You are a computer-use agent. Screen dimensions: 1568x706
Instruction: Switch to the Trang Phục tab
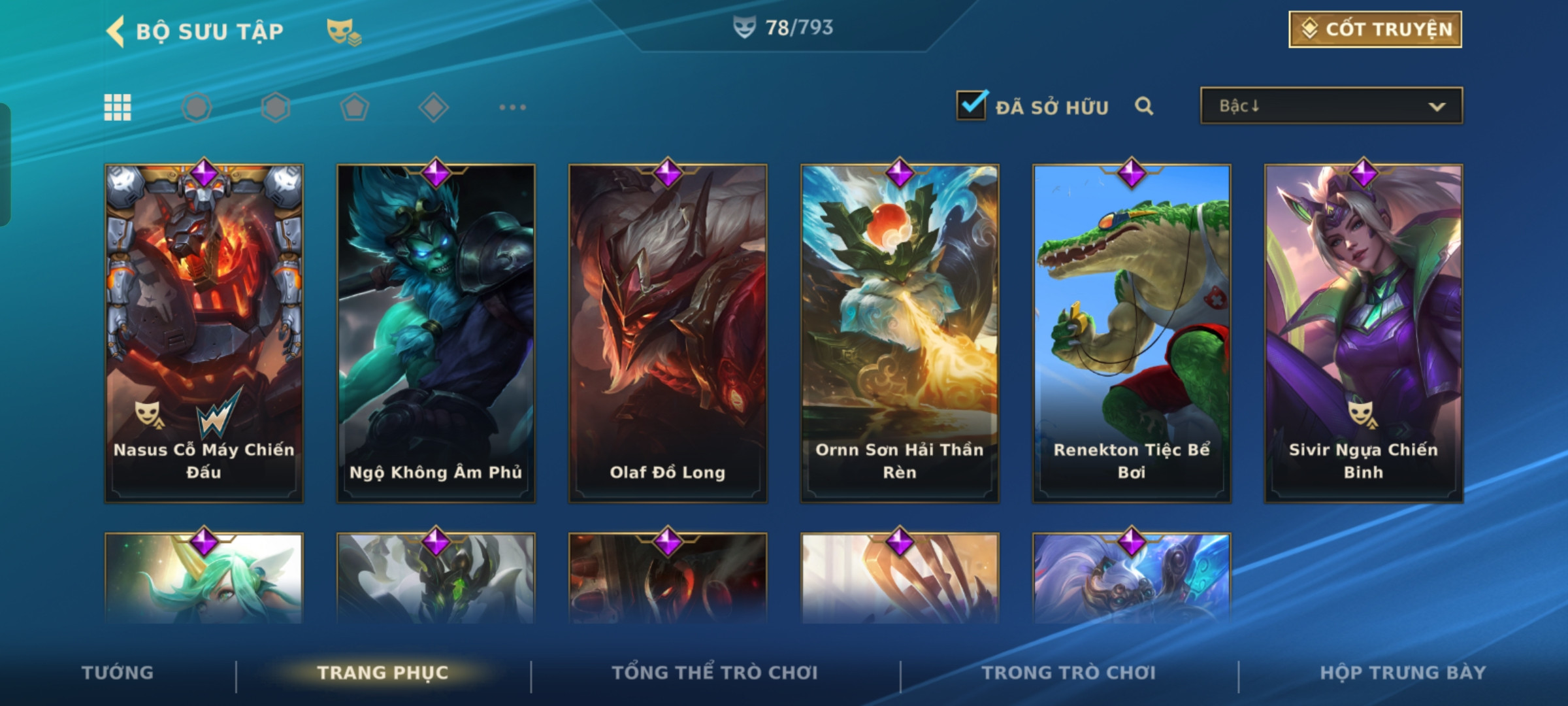tap(383, 673)
